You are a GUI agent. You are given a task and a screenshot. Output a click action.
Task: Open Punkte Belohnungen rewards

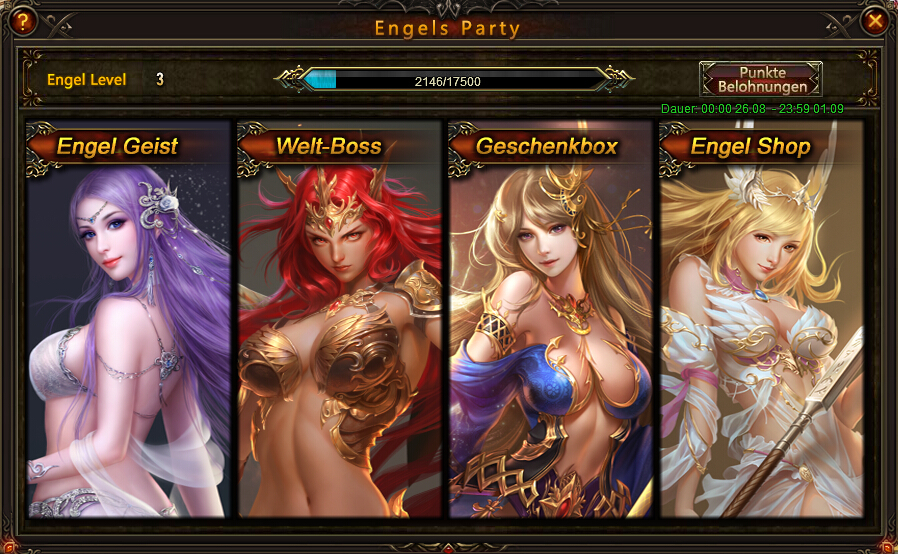760,80
